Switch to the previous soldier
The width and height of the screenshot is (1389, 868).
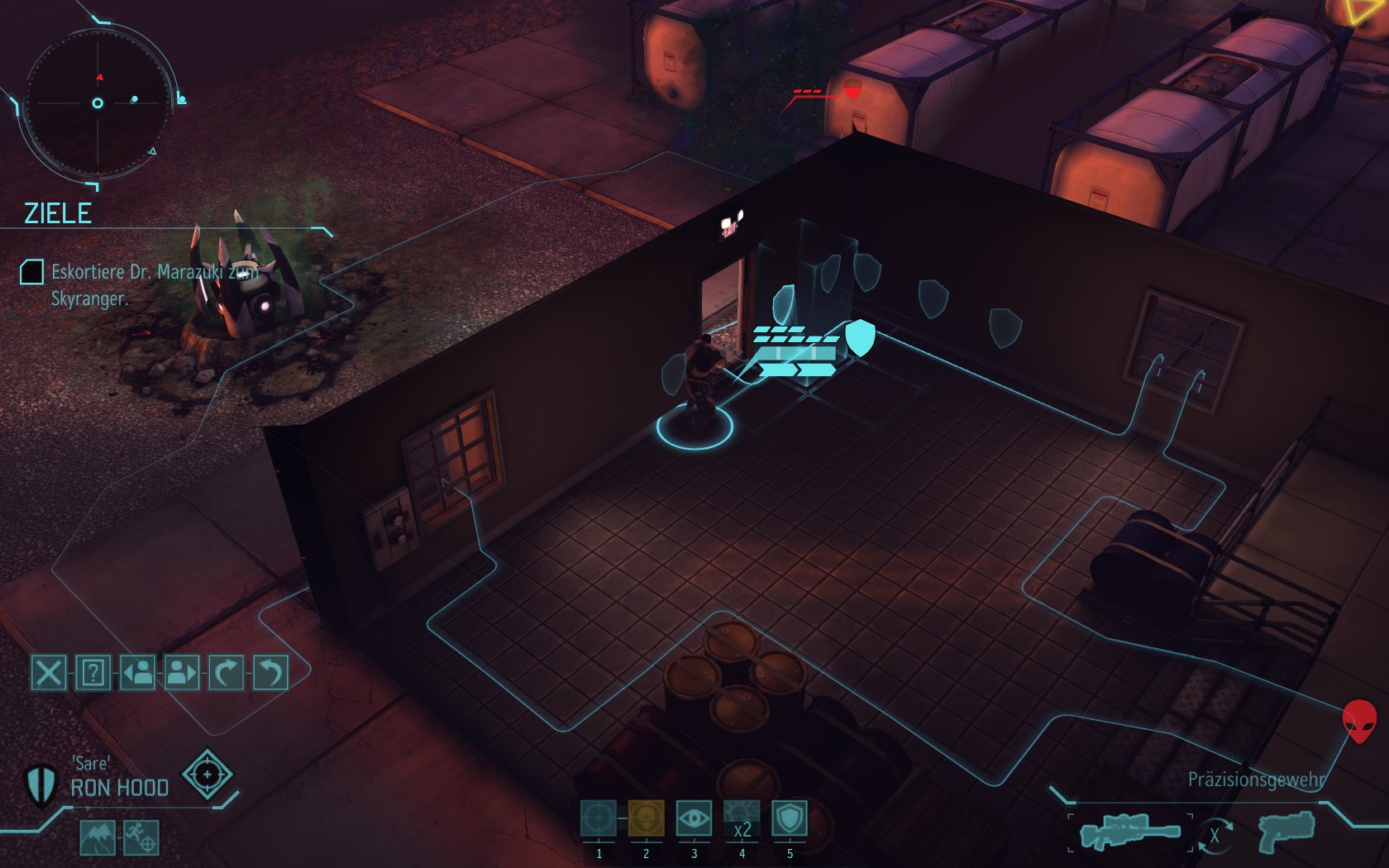tap(138, 673)
